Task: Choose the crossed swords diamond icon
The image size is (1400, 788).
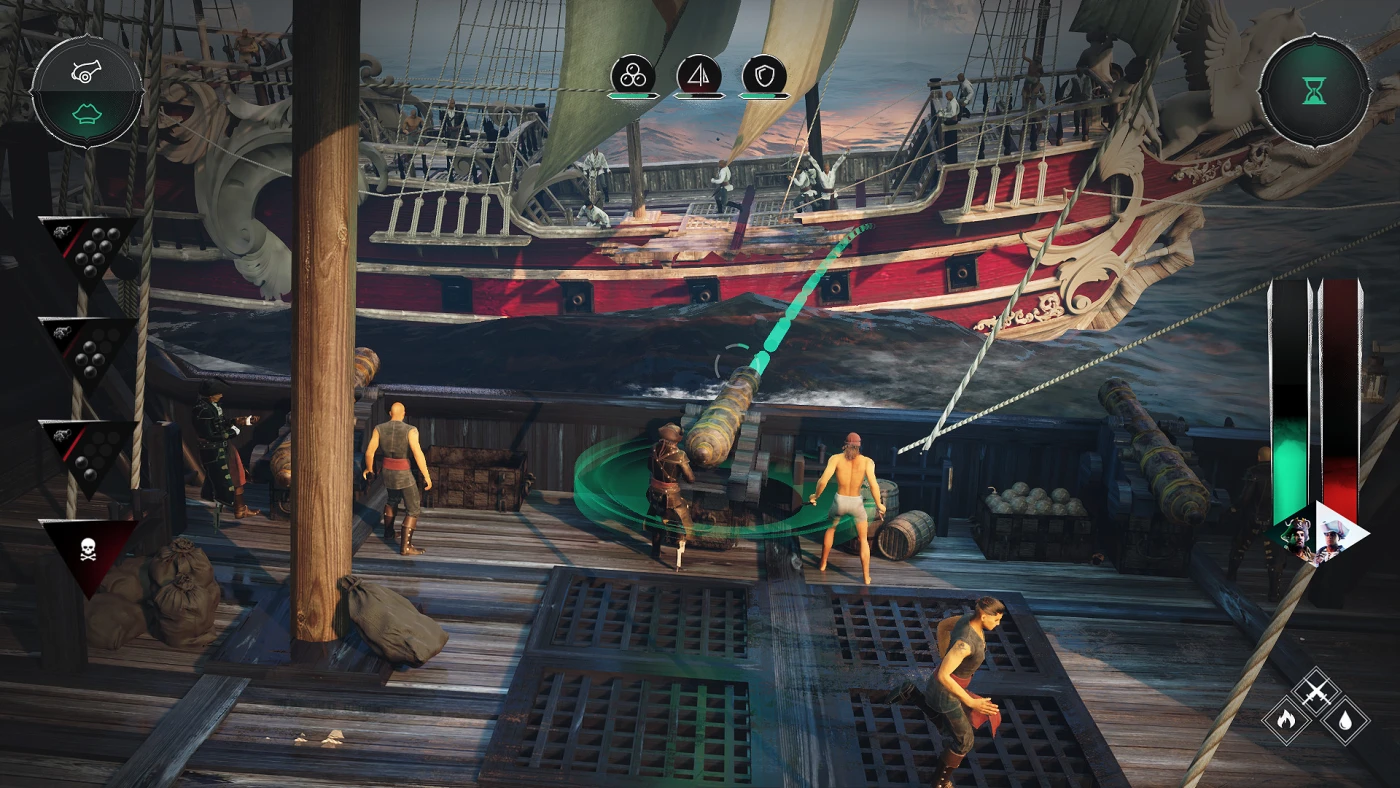Action: 1315,691
